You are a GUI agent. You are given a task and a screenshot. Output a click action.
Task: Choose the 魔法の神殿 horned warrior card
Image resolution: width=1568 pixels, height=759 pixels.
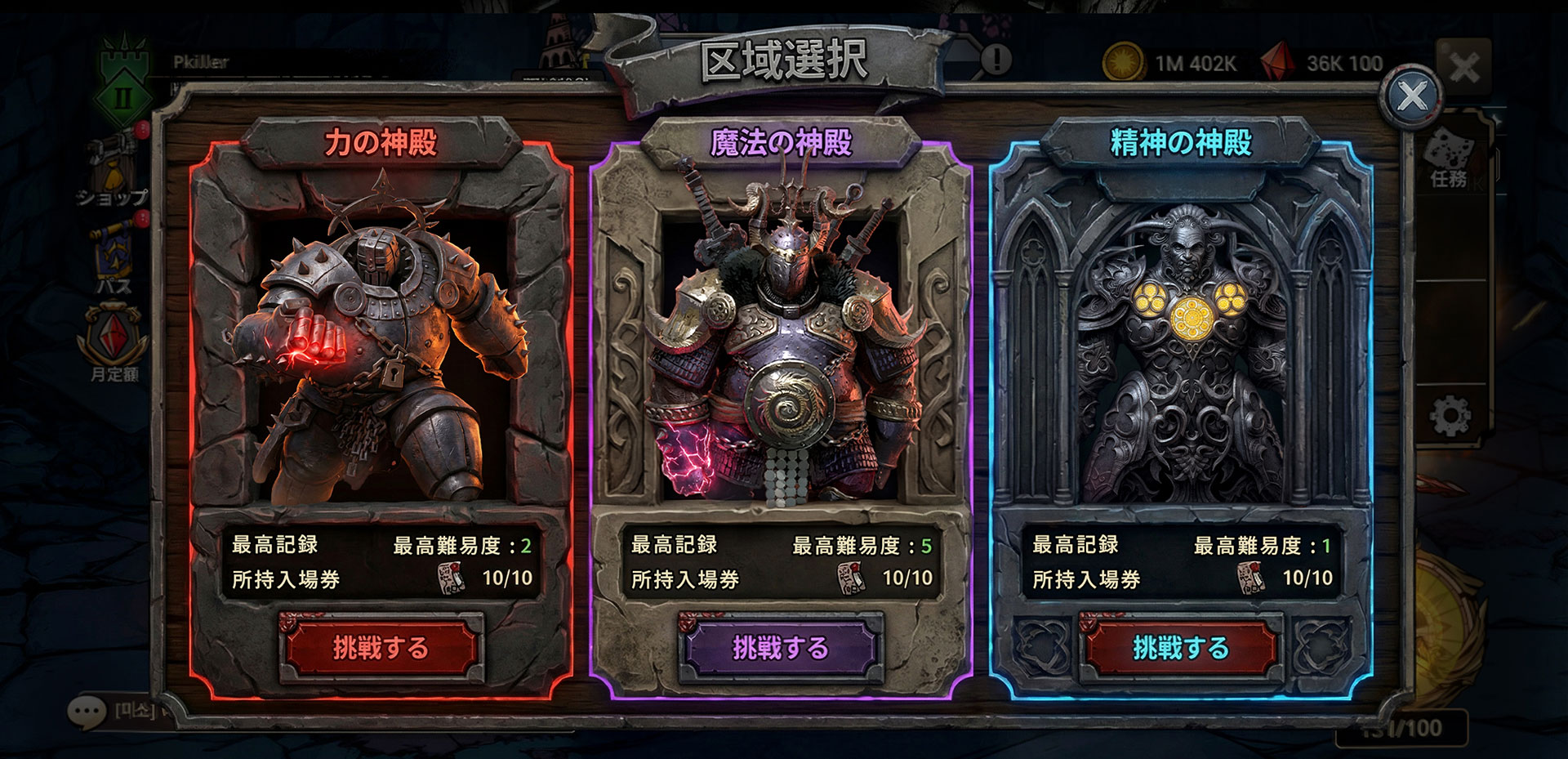tap(781, 343)
